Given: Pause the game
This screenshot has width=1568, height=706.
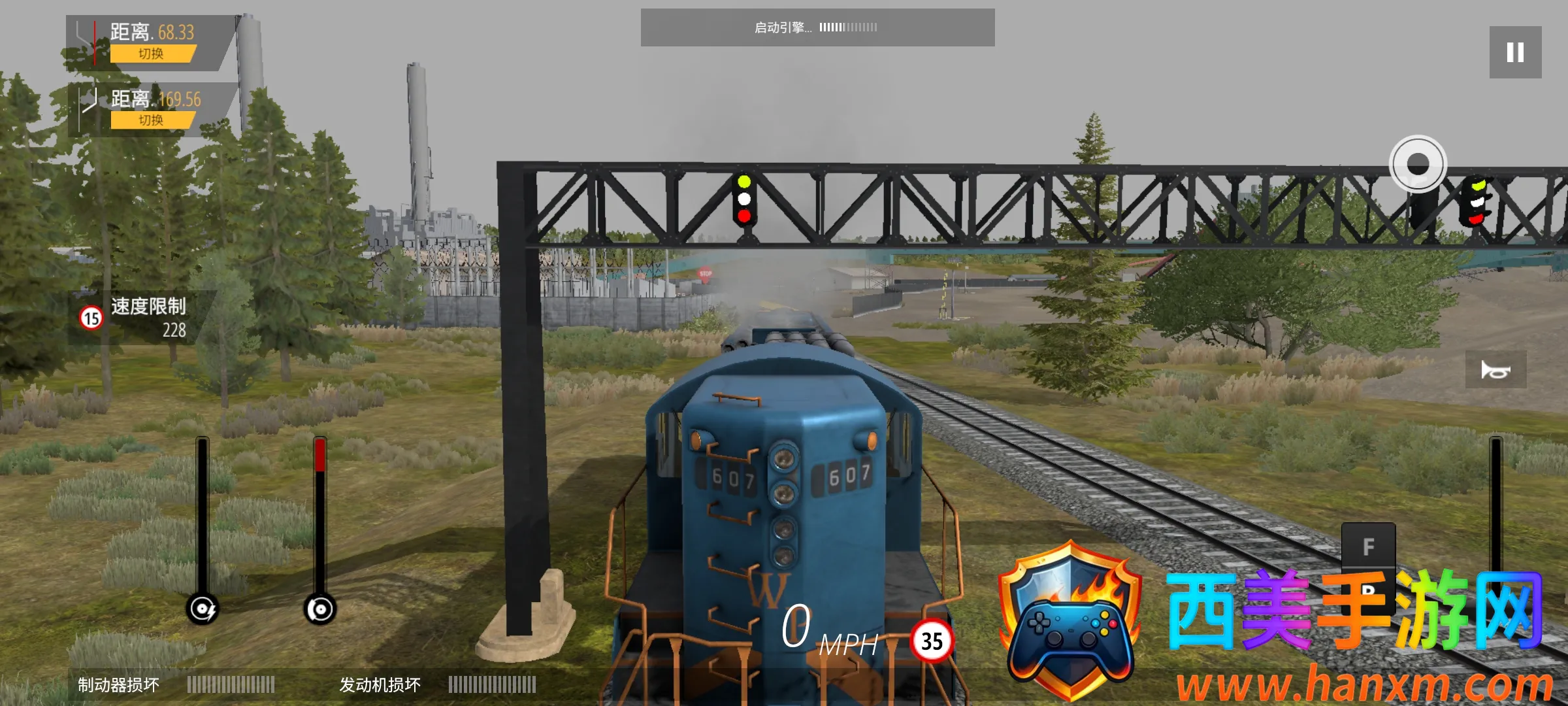Looking at the screenshot, I should pos(1515,52).
